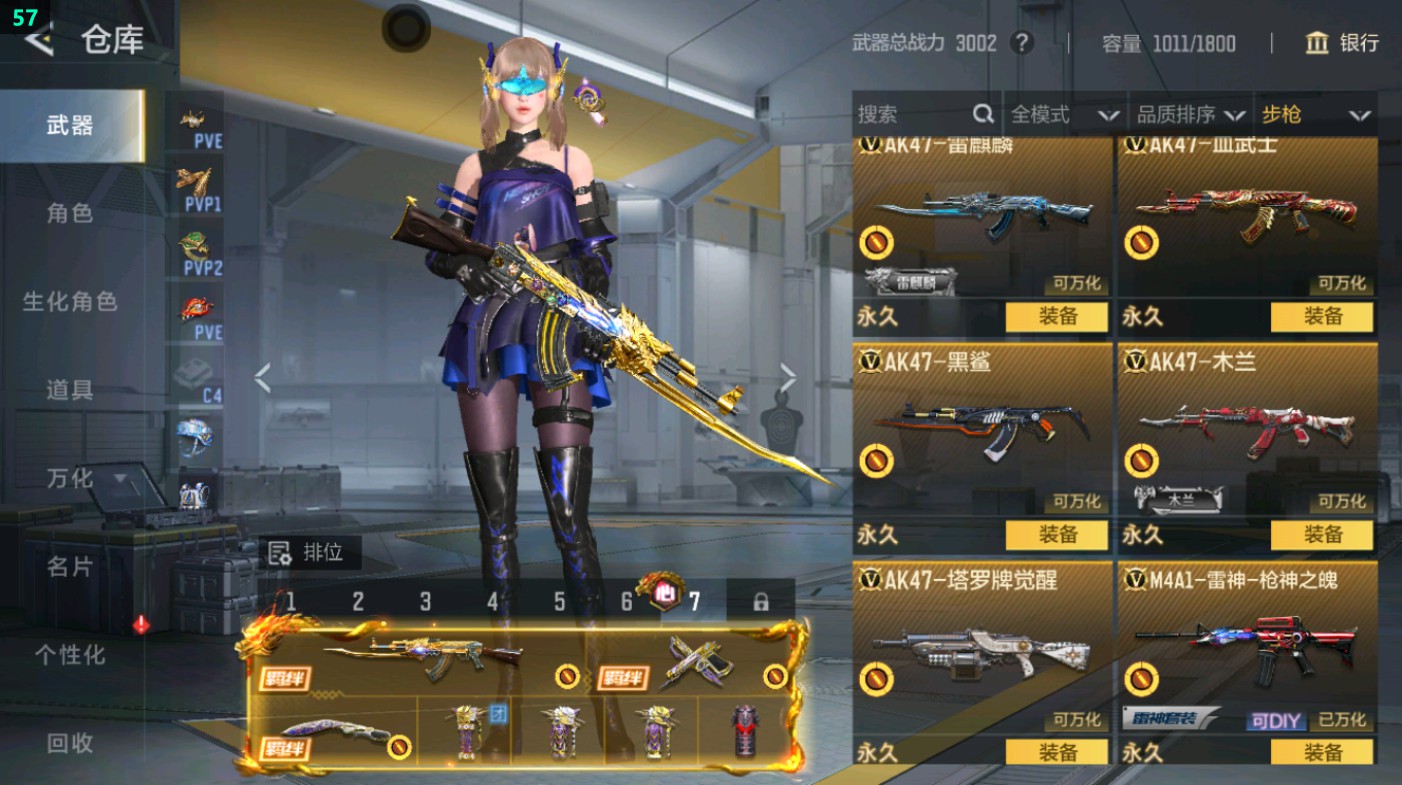1402x785 pixels.
Task: Open the 生化角色 category
Action: pos(70,301)
